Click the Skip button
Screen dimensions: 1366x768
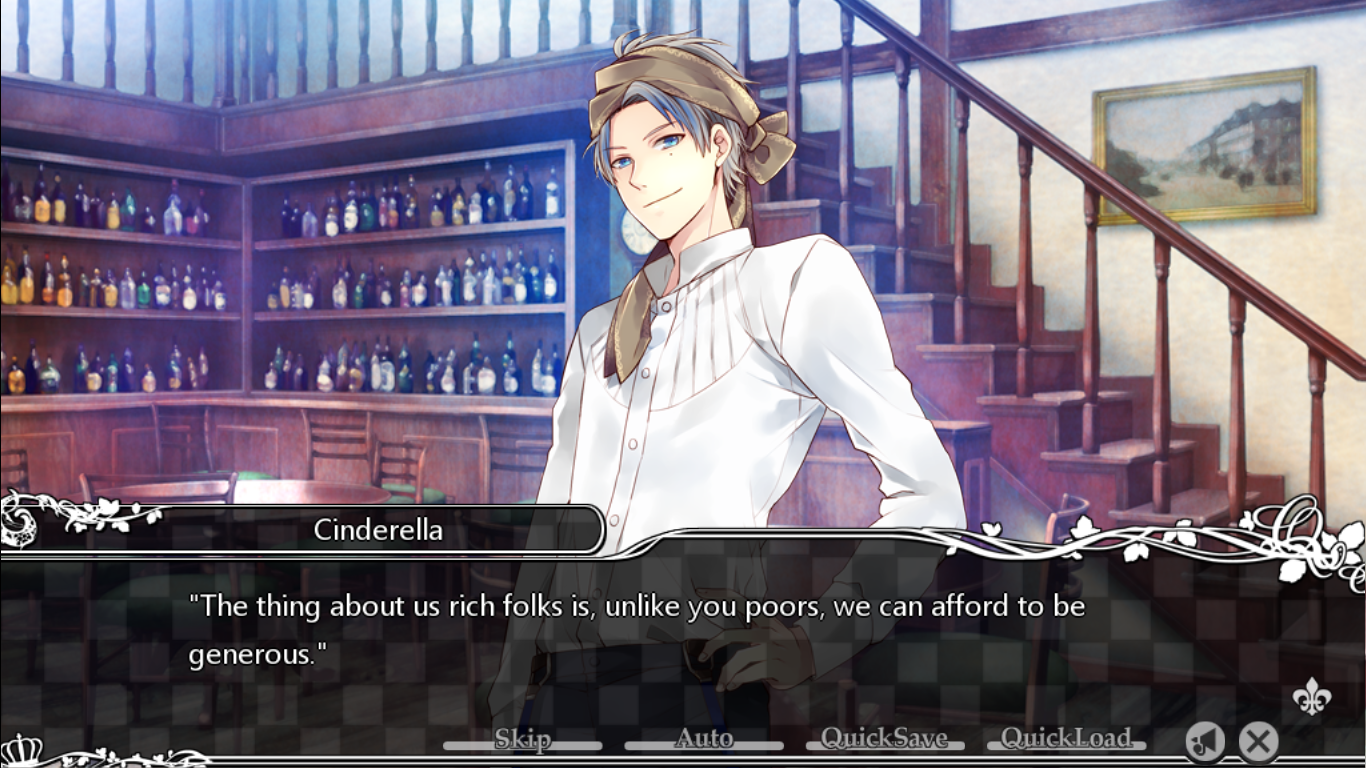[x=522, y=740]
